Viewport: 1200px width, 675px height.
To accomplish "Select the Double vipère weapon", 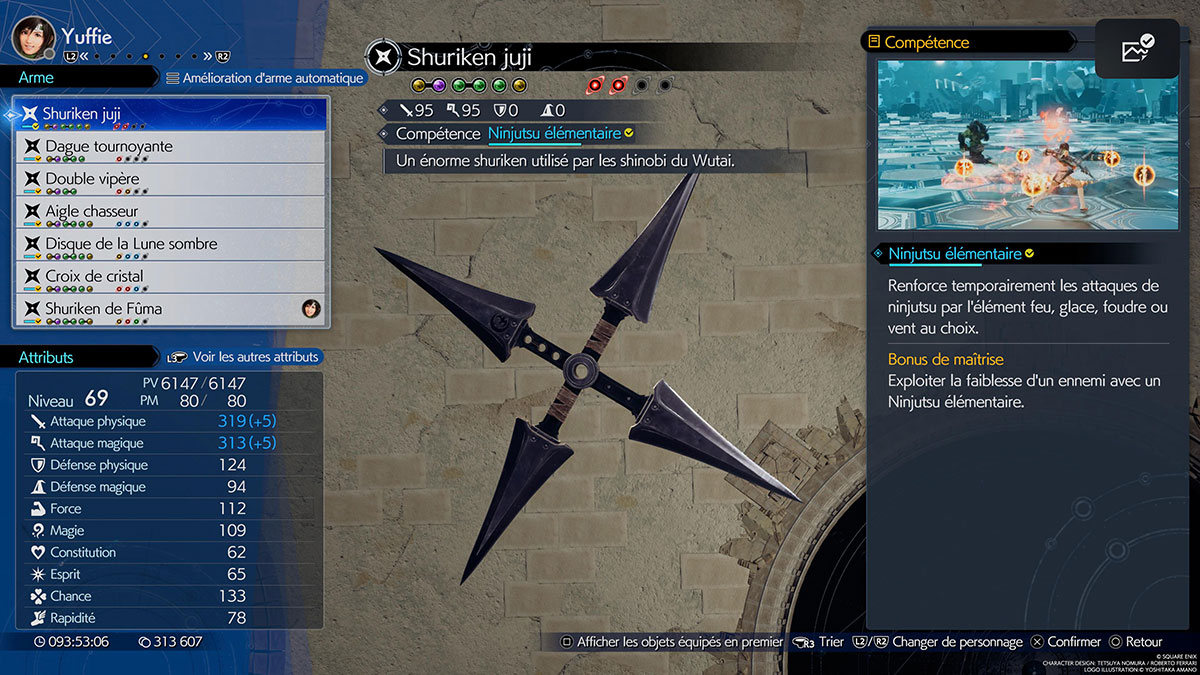I will click(x=170, y=179).
